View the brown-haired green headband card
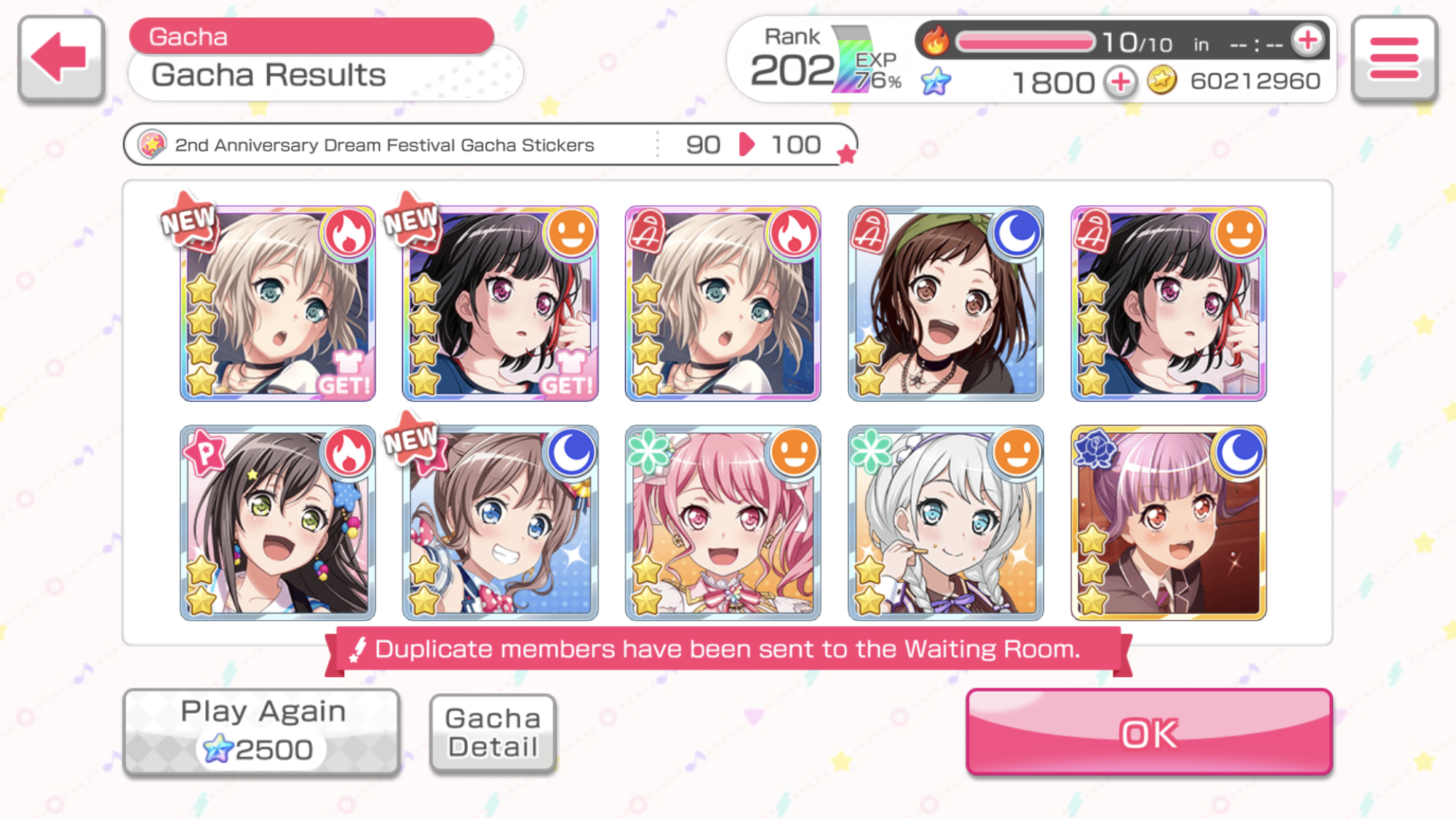 pos(946,304)
